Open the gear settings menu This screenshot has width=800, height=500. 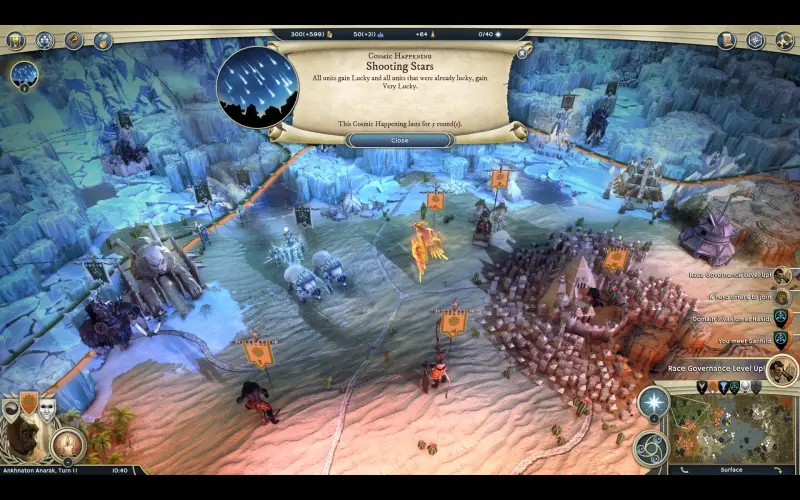coord(785,41)
